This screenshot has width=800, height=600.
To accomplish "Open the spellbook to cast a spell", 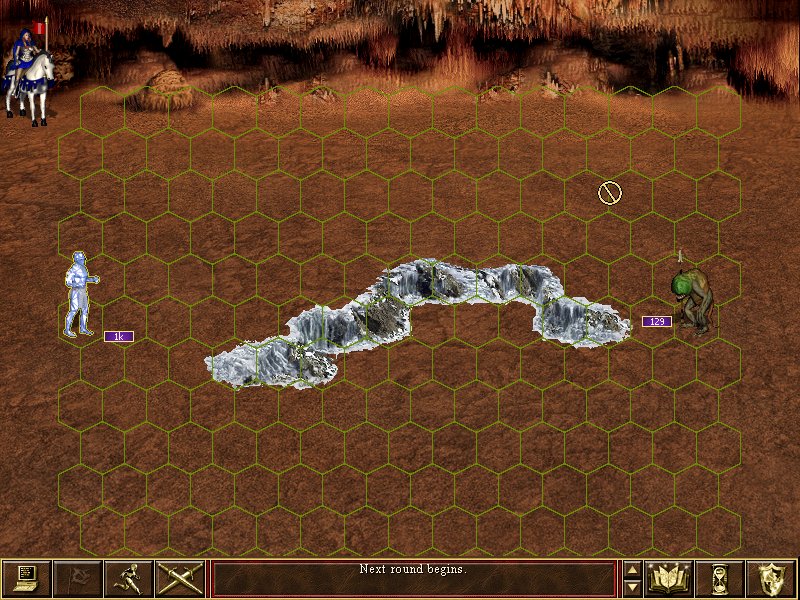I will [x=671, y=578].
